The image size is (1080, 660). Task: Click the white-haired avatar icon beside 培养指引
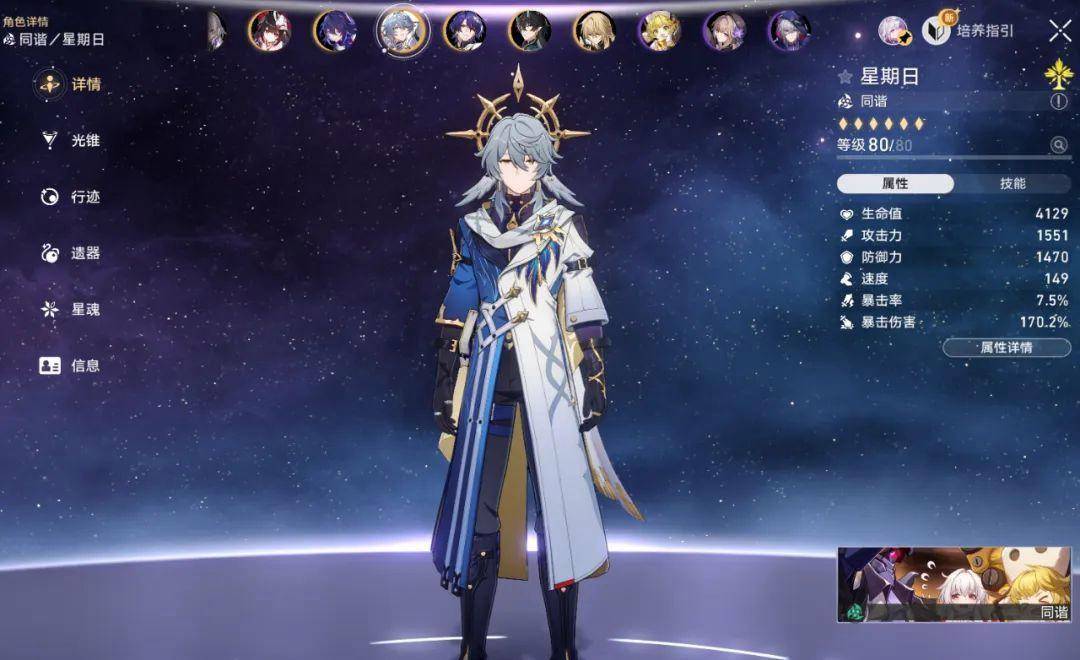894,31
